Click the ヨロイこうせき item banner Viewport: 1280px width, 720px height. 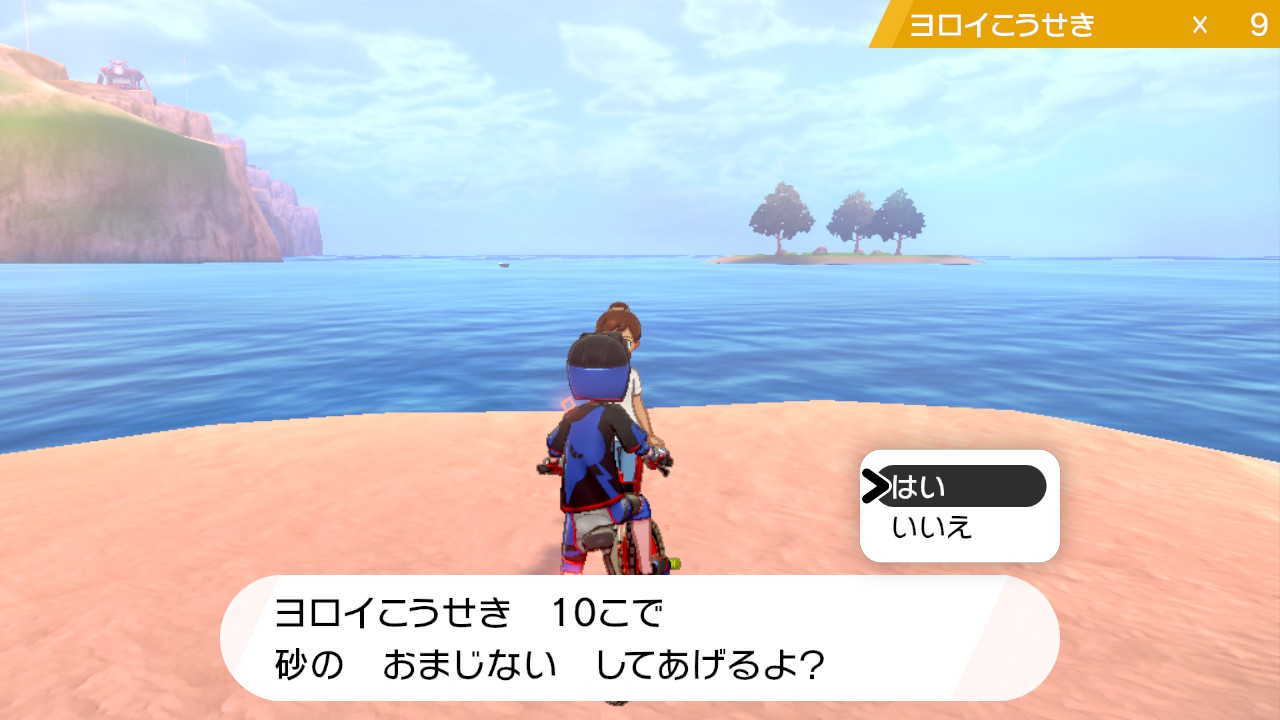coord(1000,20)
